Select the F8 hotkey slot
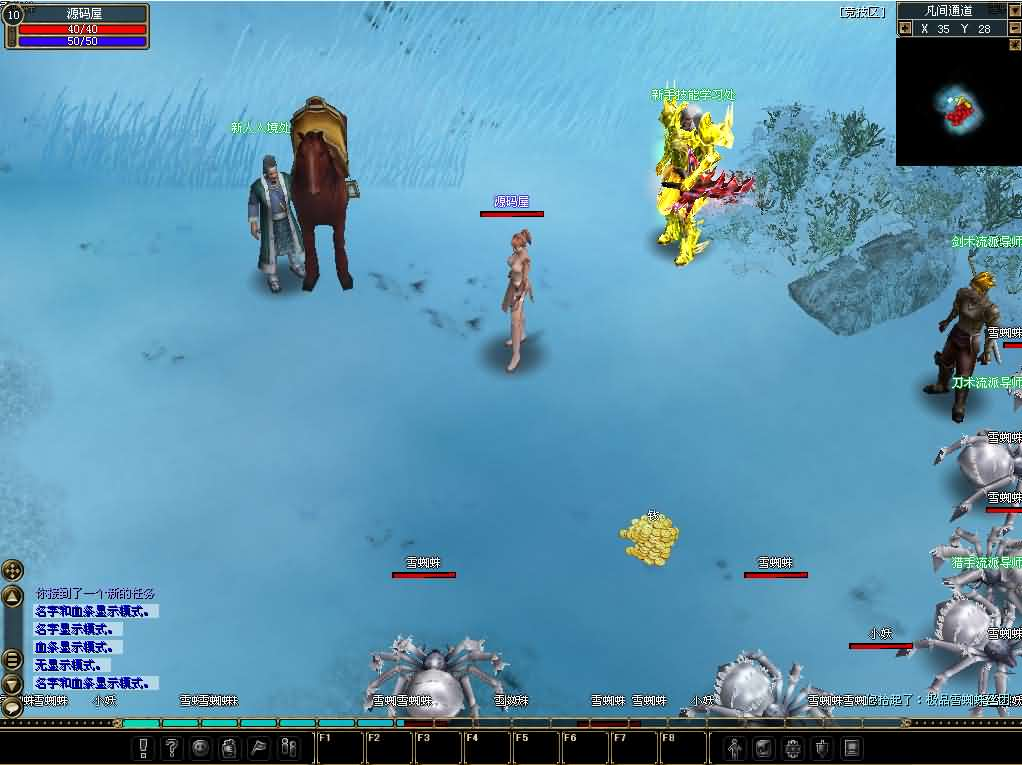 pyautogui.click(x=682, y=747)
